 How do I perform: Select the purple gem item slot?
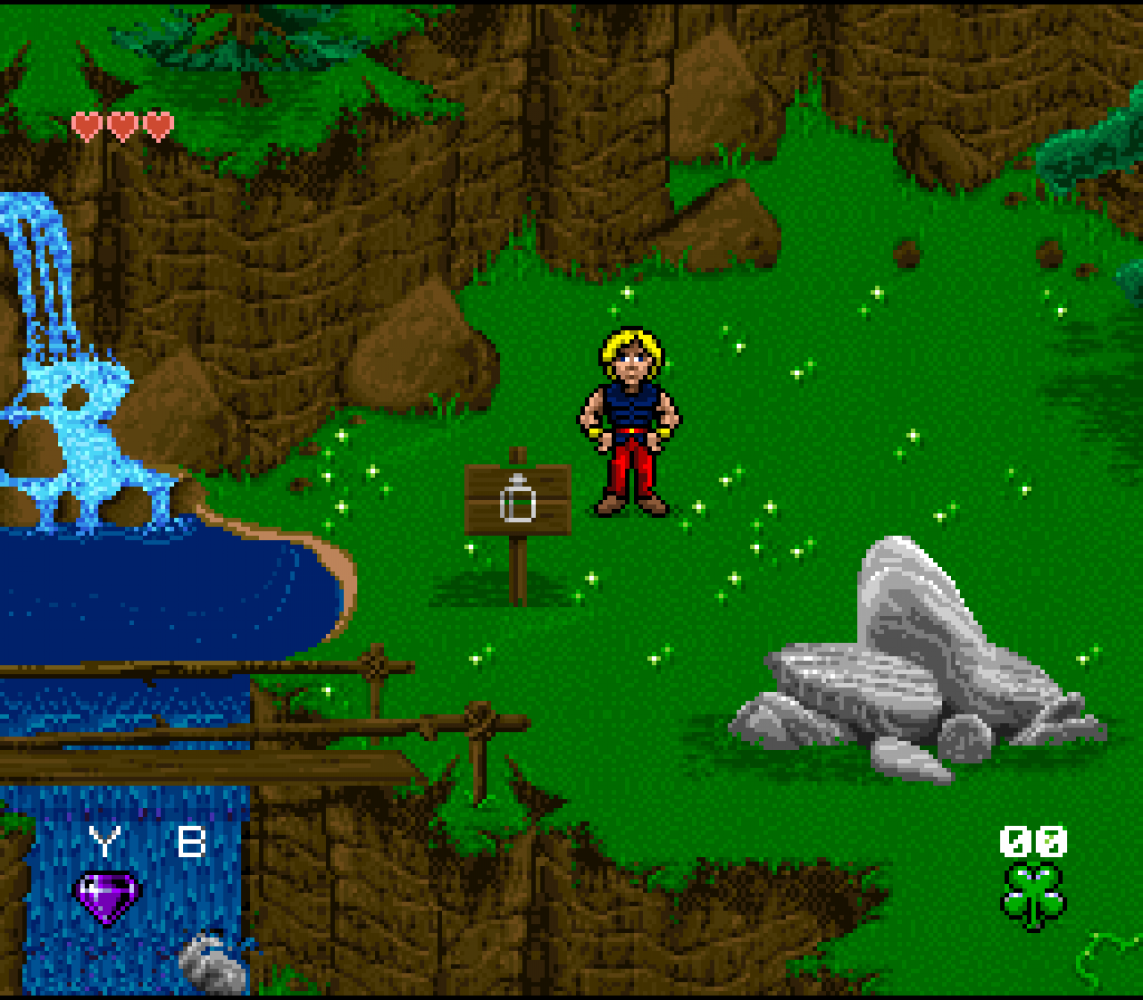click(x=107, y=895)
